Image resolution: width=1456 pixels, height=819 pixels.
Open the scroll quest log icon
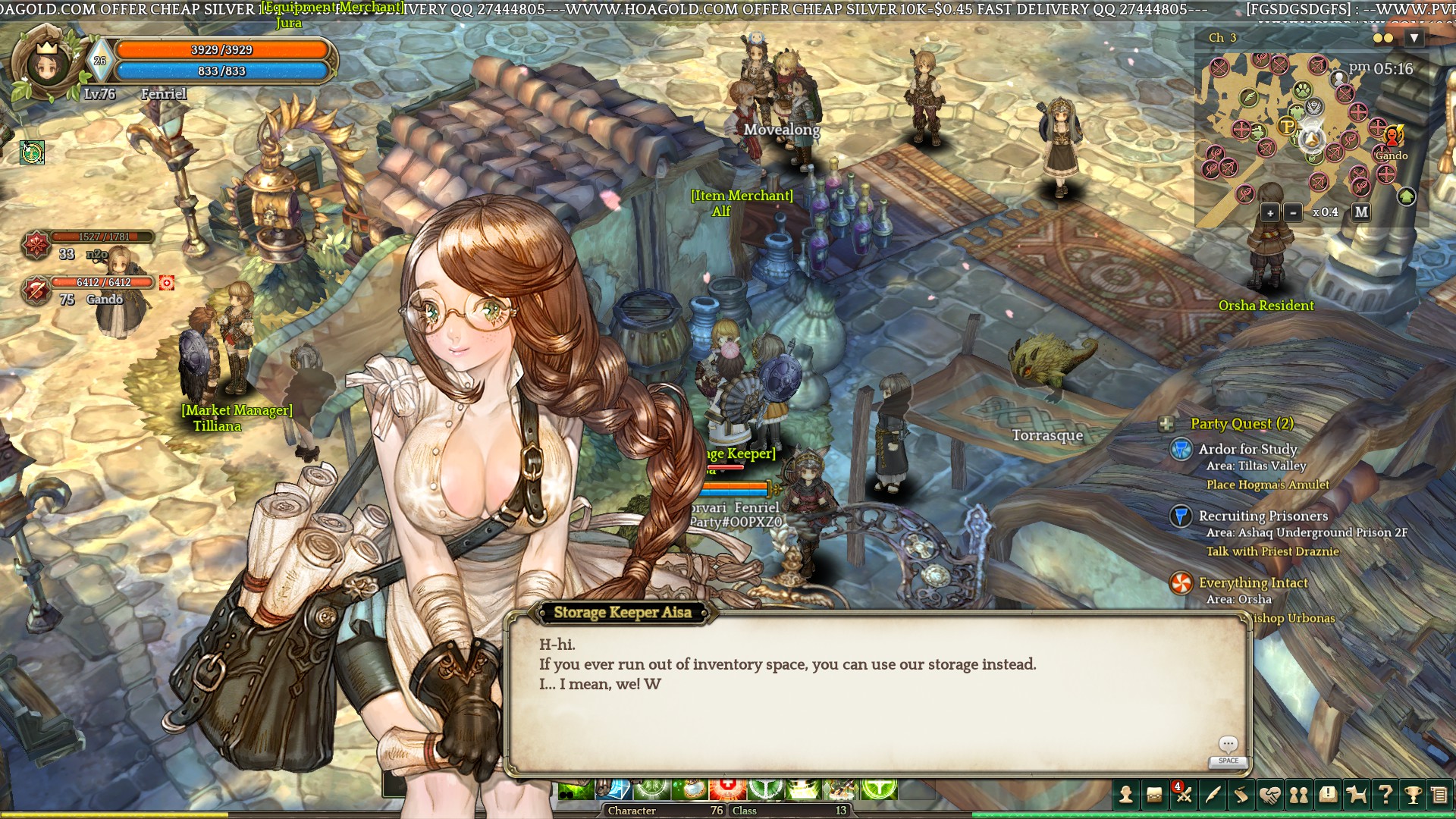tap(1241, 794)
